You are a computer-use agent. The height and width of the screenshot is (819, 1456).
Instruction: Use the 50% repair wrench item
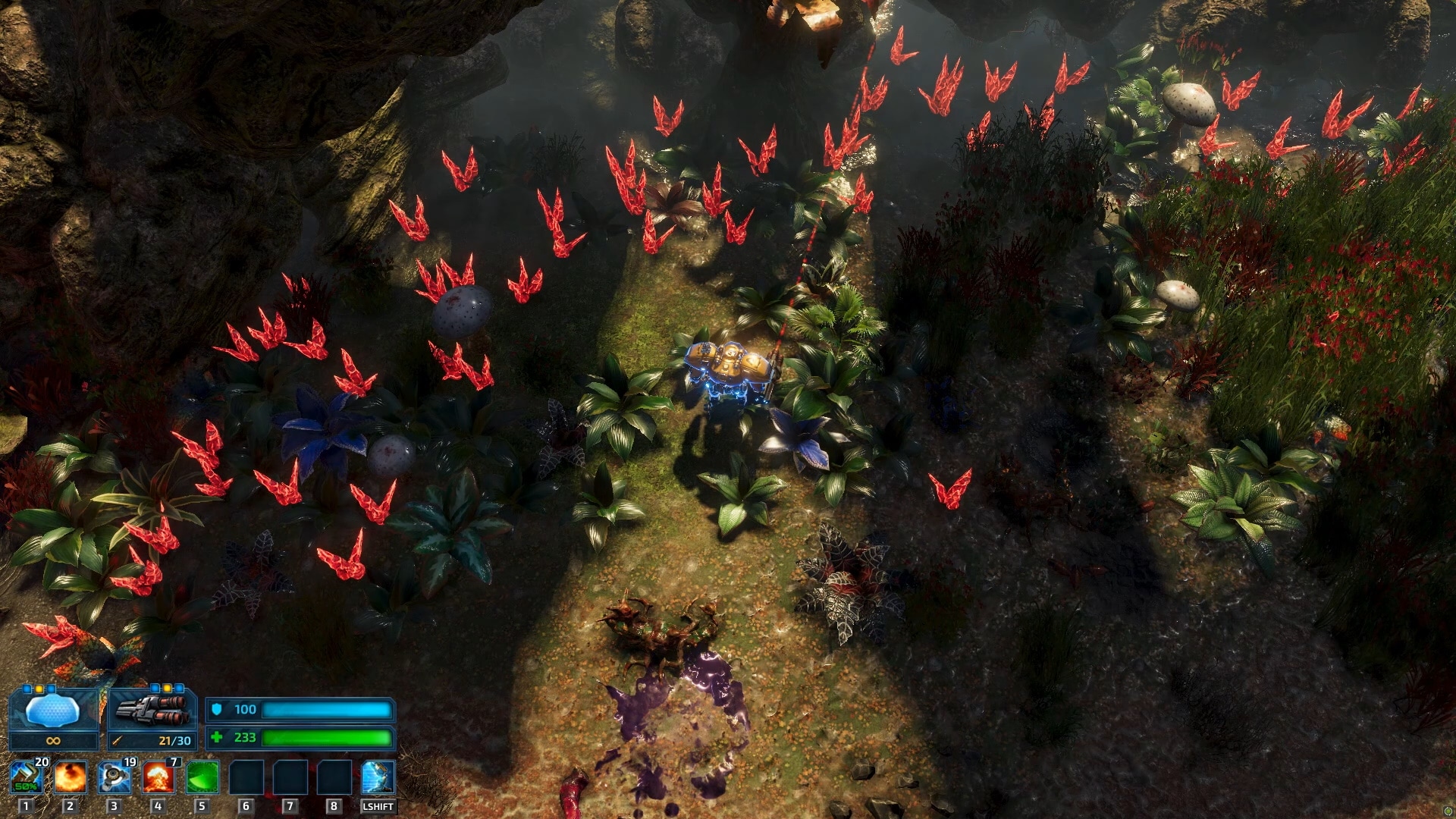click(x=27, y=777)
